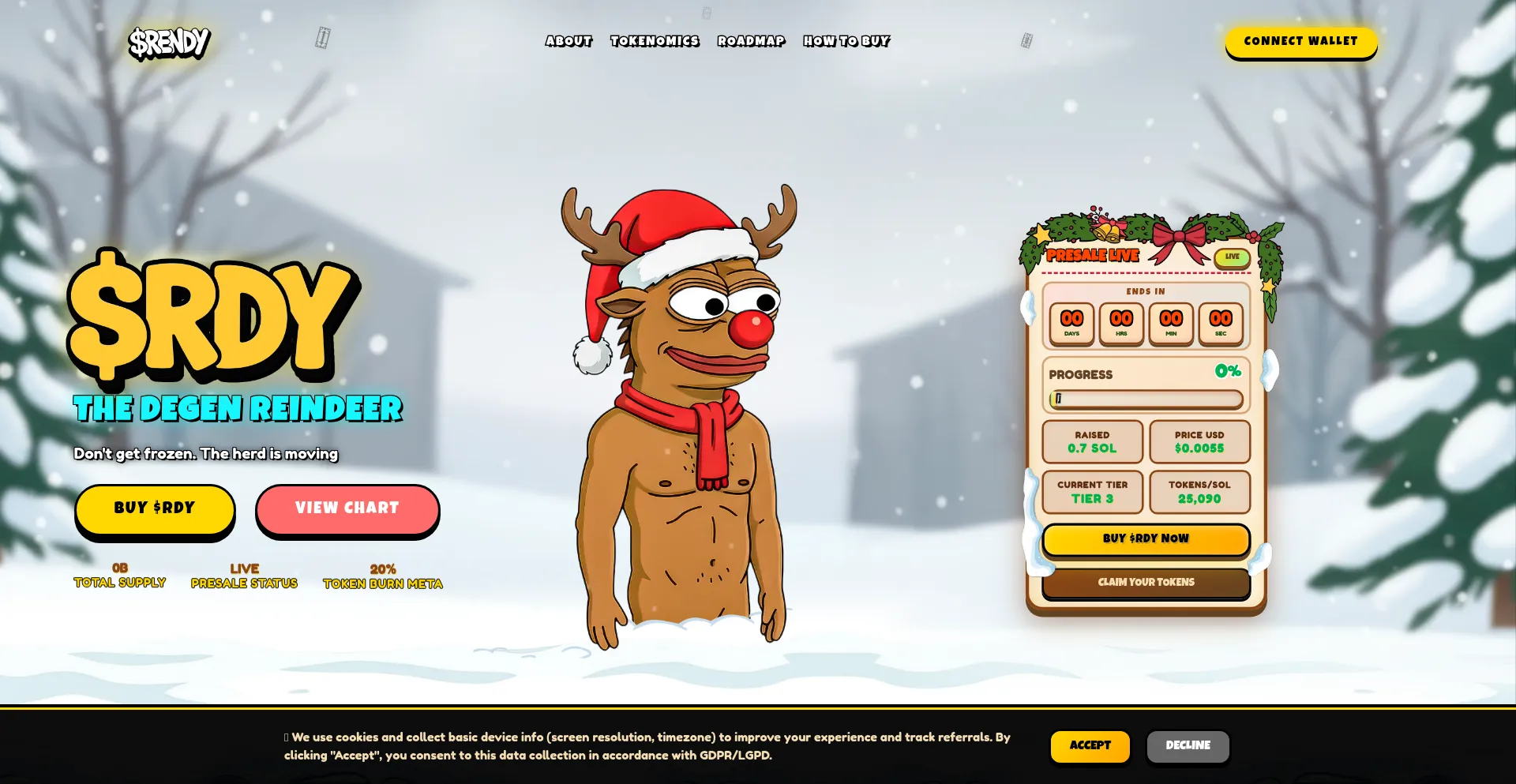1516x784 pixels.
Task: Open View Chart
Action: 347,508
